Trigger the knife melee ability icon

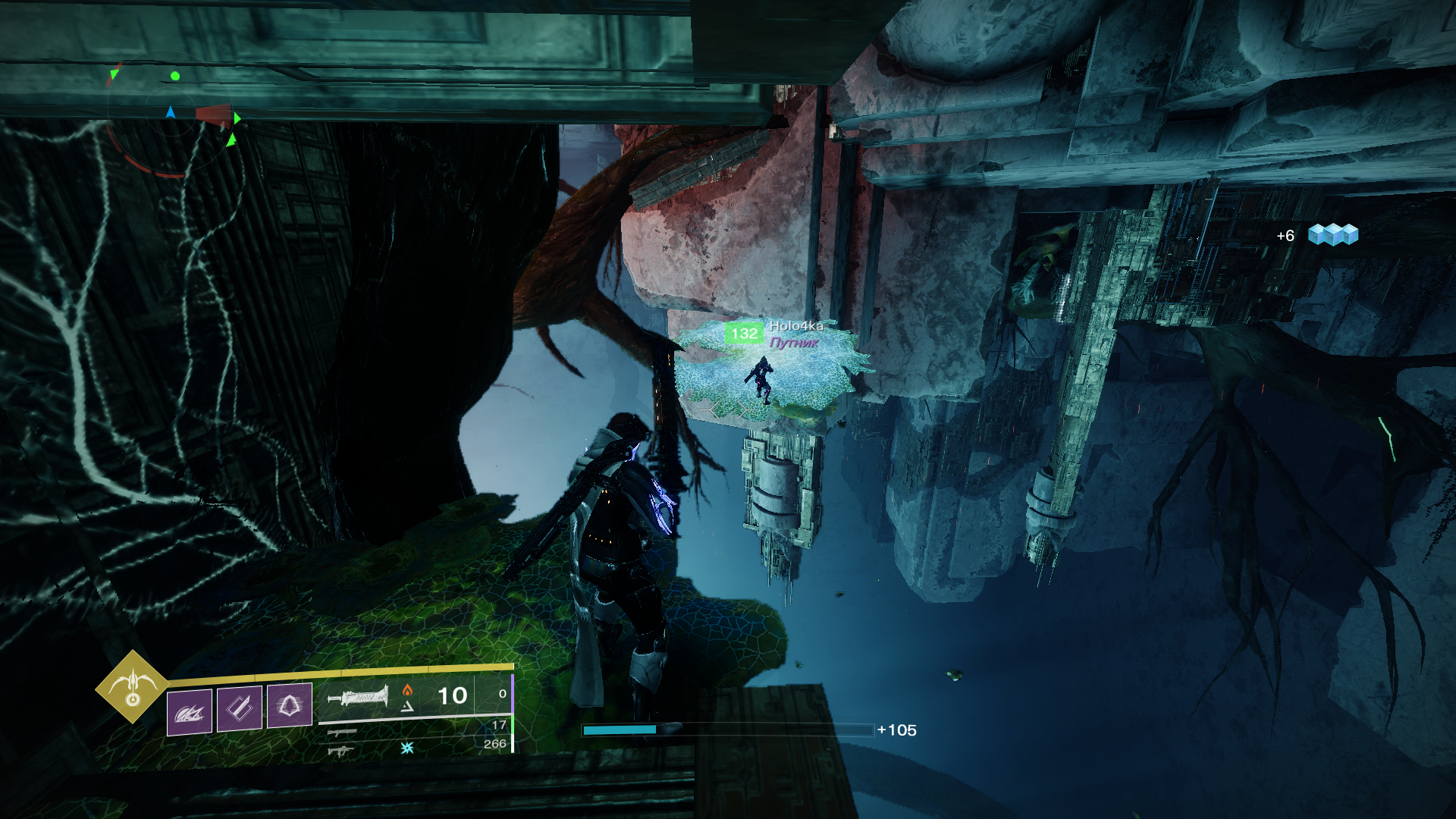point(240,708)
